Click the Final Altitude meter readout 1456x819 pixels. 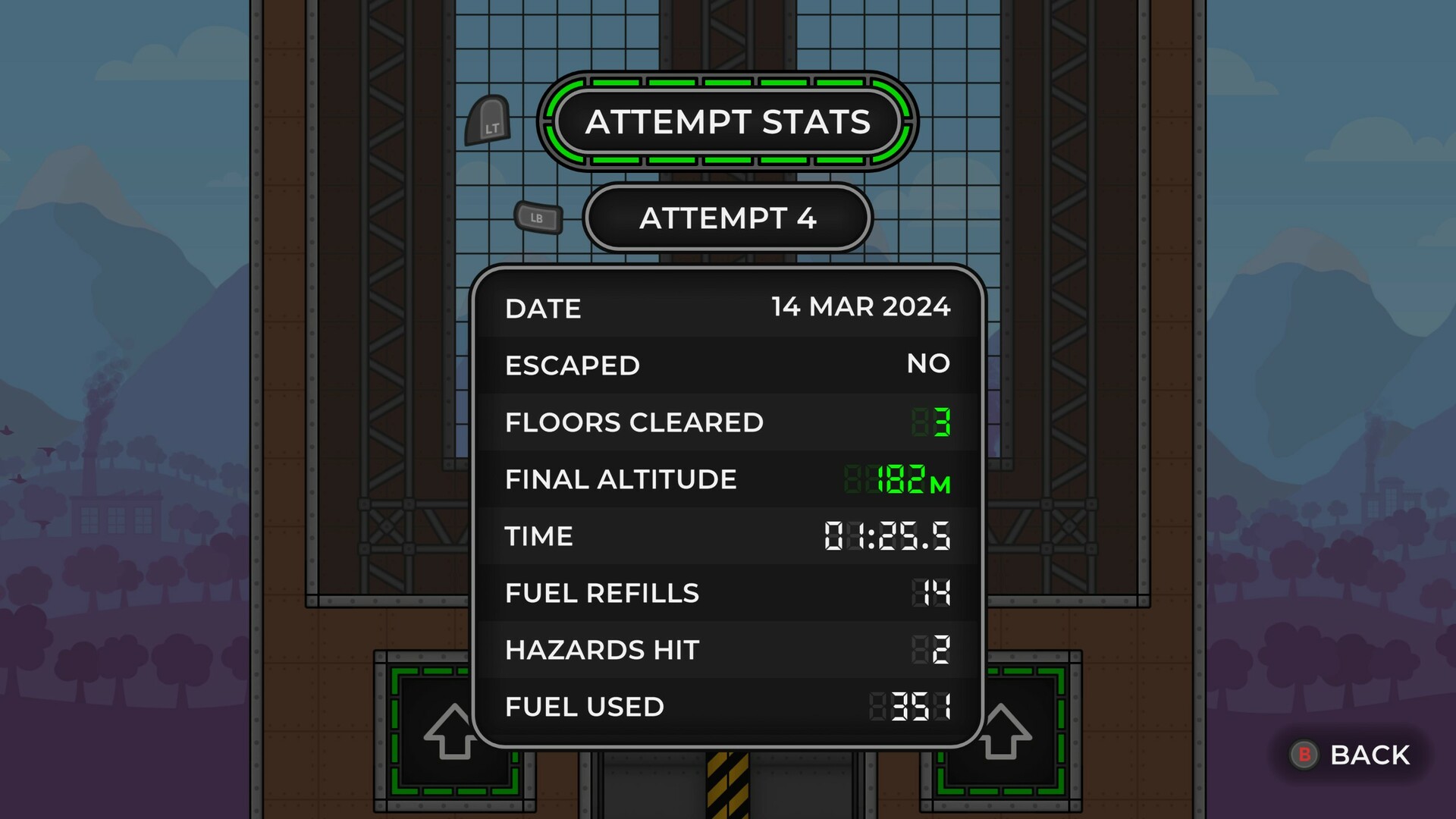pos(899,479)
